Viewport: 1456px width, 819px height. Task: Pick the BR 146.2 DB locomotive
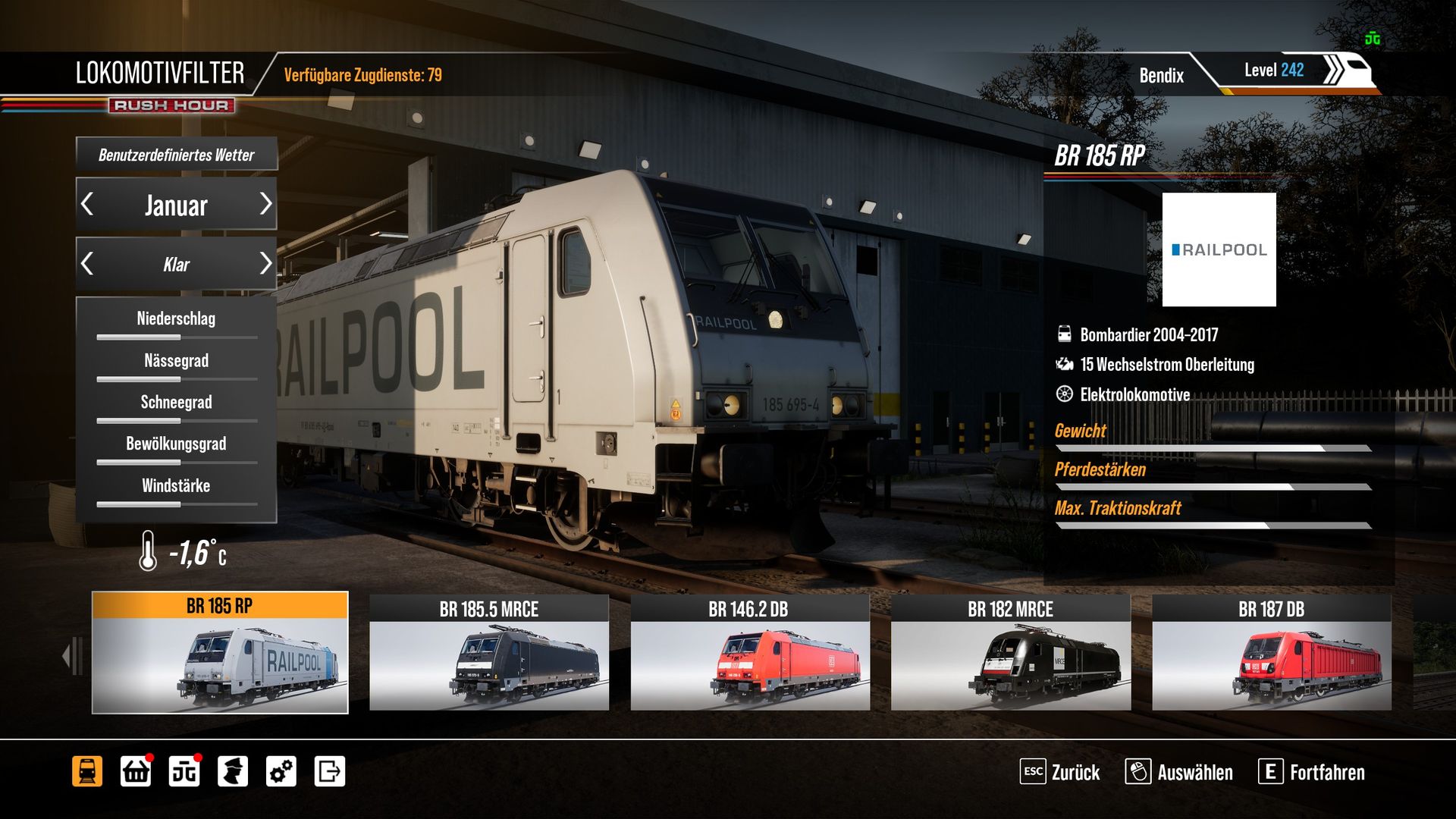(x=750, y=653)
